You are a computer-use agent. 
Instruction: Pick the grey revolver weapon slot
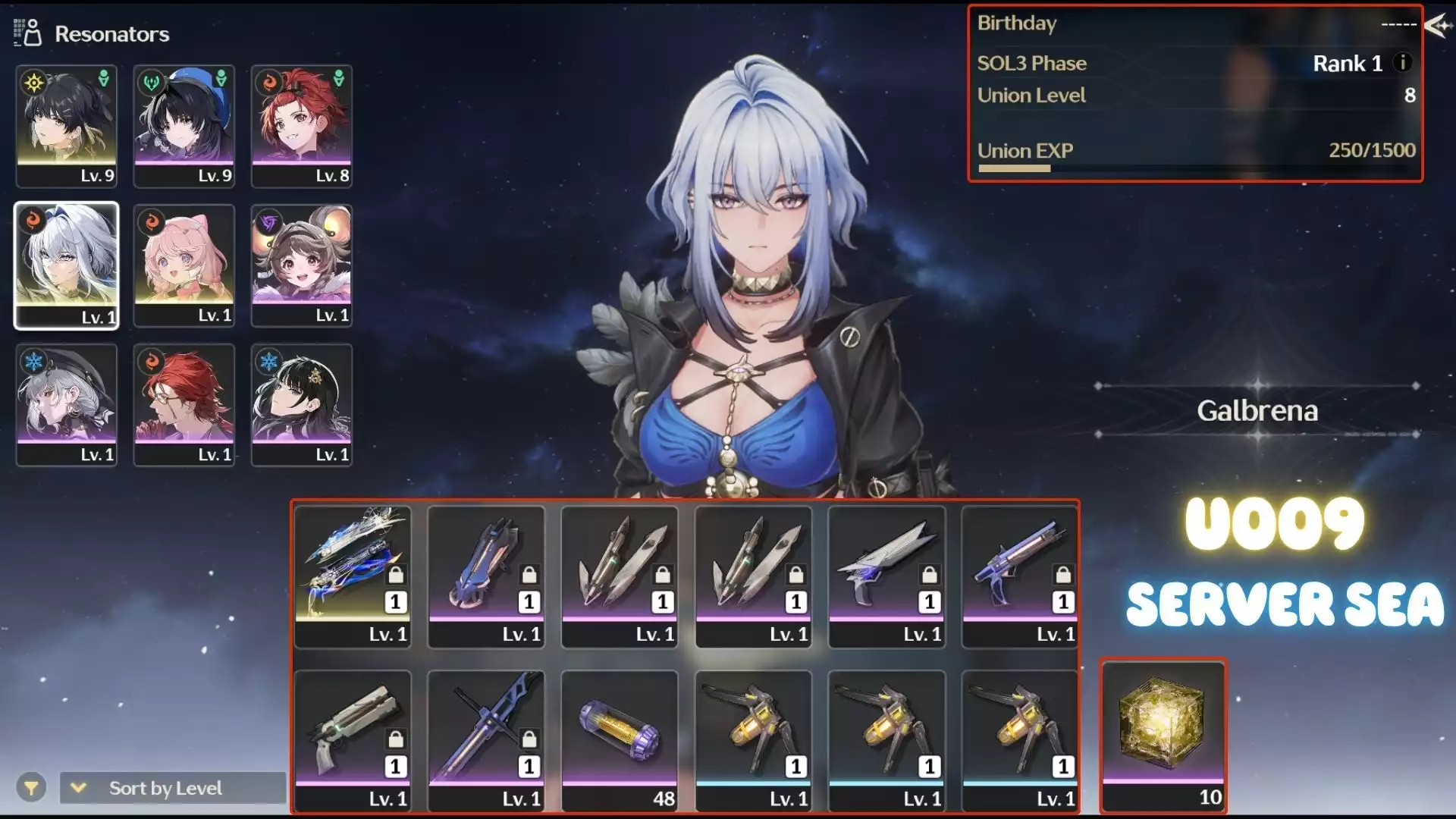point(353,740)
